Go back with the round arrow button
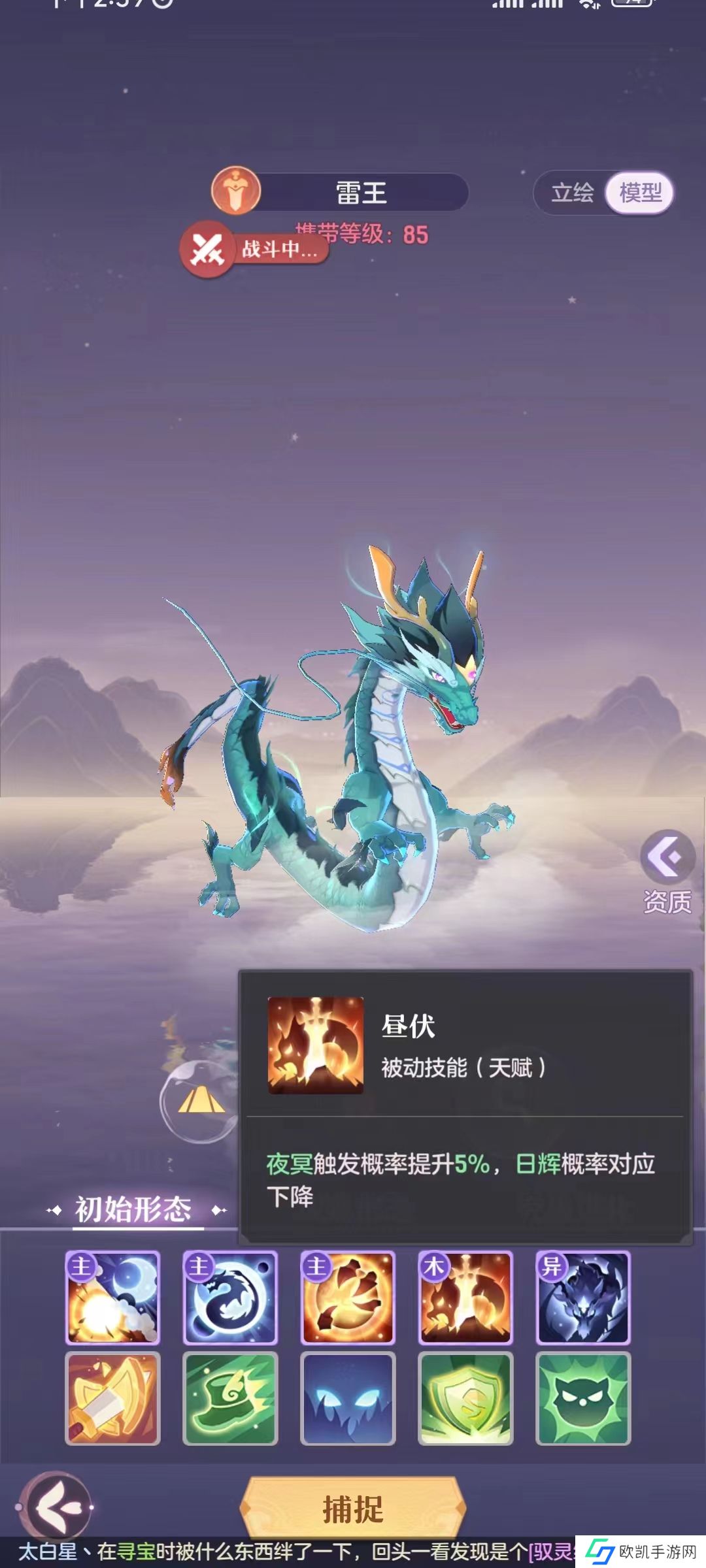 point(56,1507)
